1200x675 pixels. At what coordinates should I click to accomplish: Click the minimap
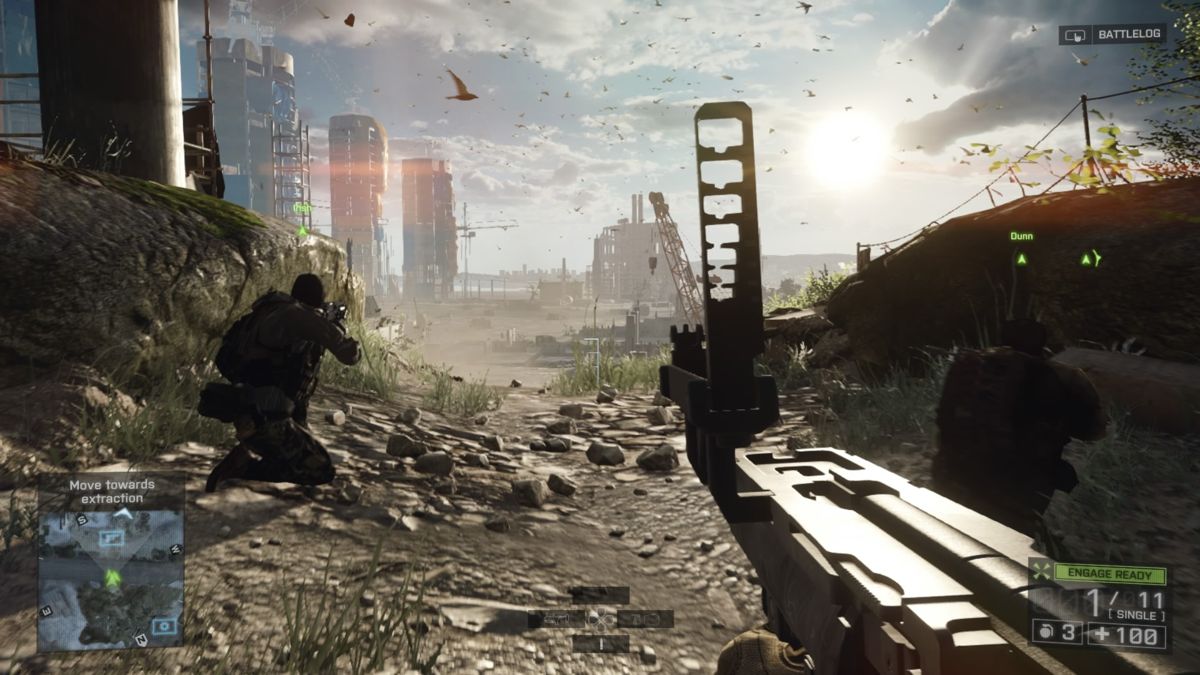[x=111, y=578]
